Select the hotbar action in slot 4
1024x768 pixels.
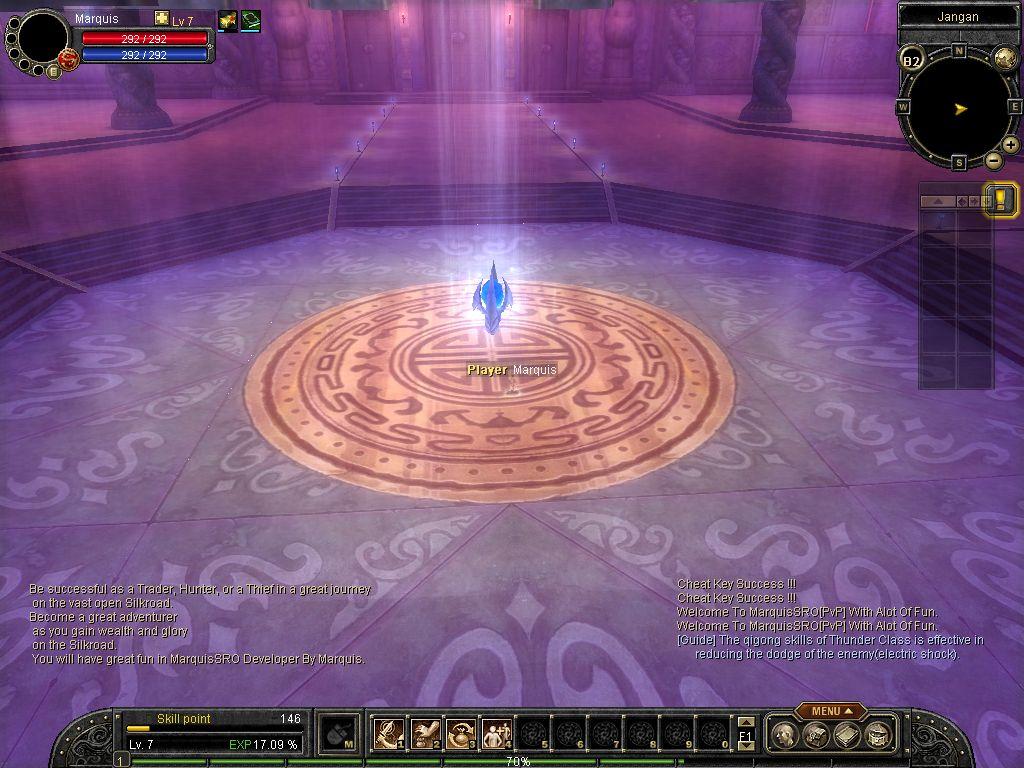(x=496, y=734)
